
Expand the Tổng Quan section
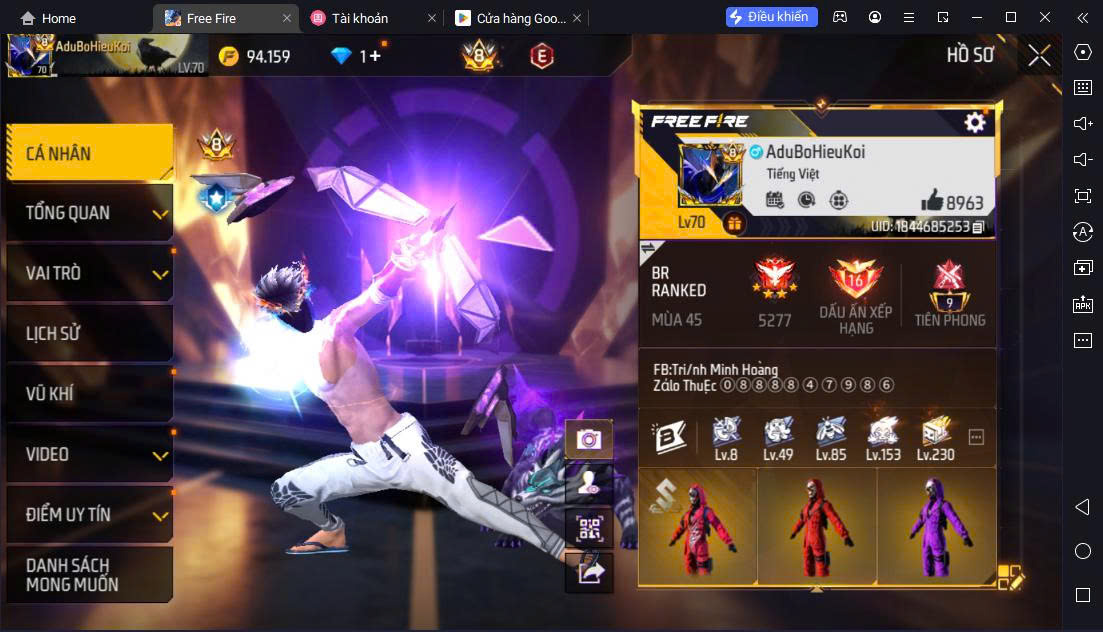[x=89, y=213]
